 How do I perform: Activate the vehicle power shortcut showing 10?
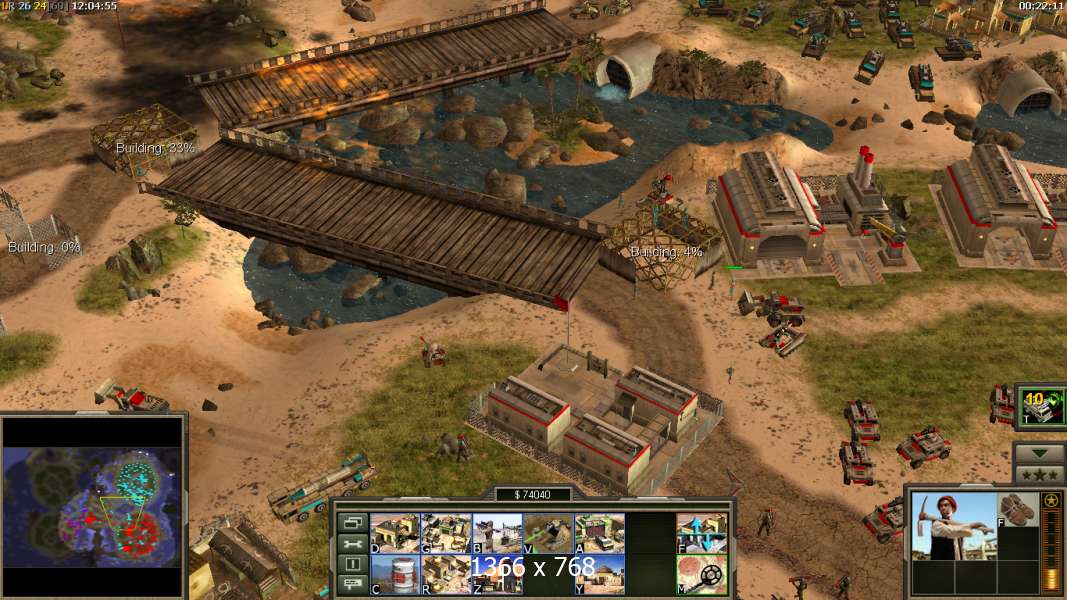1041,409
